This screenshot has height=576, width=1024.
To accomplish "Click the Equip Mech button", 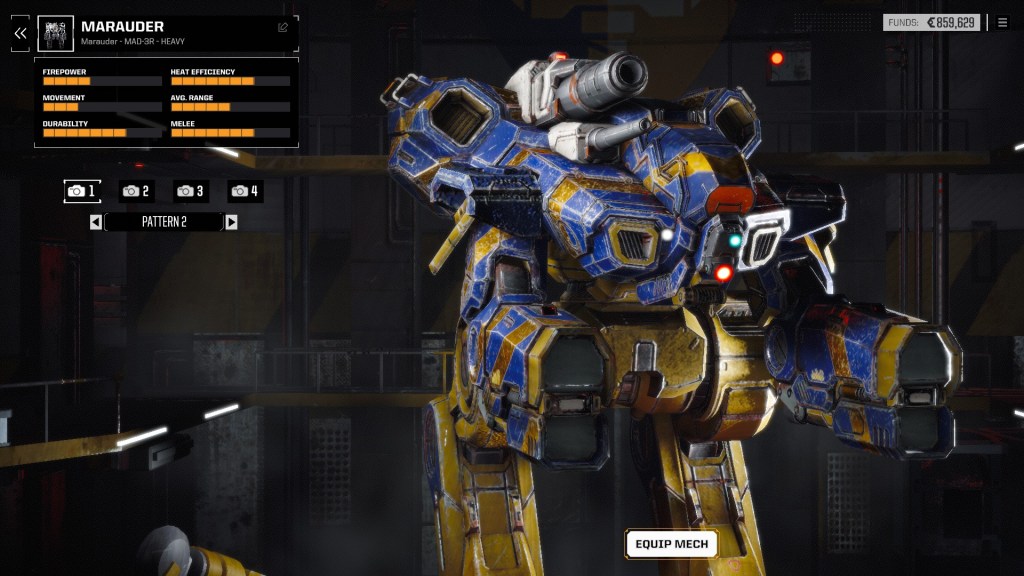I will coord(671,544).
